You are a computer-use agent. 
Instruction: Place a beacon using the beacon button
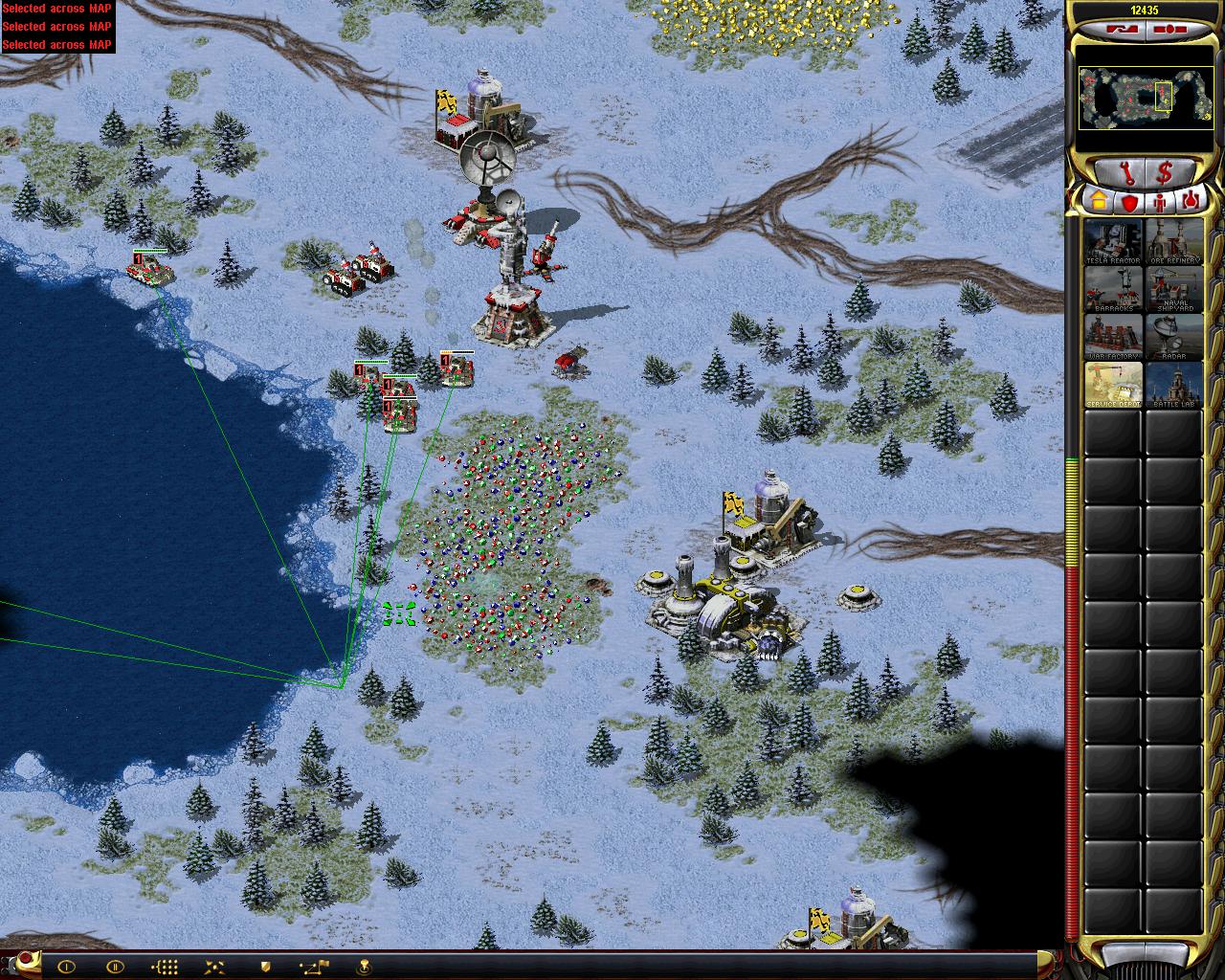coord(365,966)
